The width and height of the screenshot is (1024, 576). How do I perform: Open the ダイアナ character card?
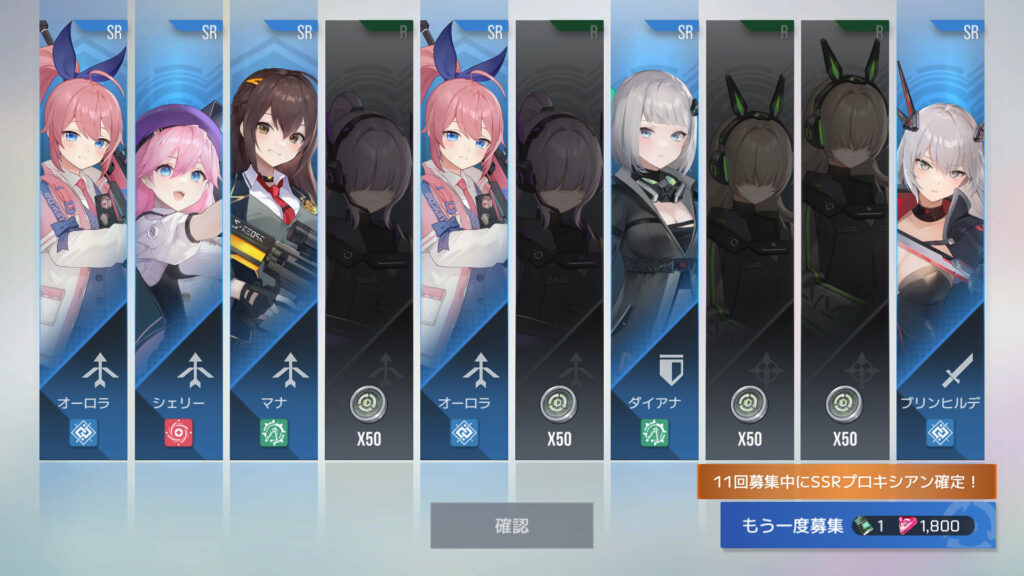pos(654,240)
